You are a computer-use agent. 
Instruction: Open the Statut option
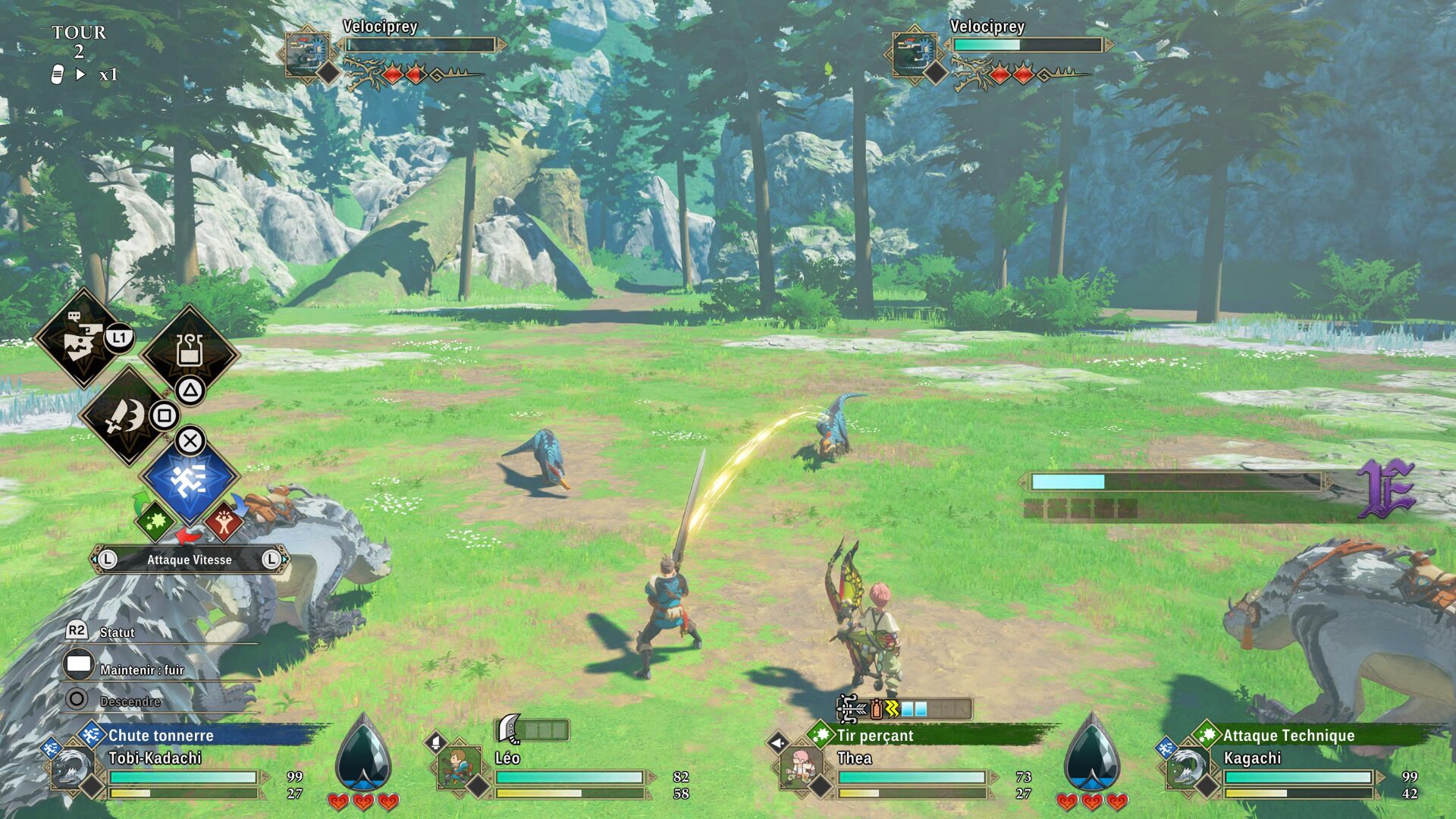pos(117,632)
